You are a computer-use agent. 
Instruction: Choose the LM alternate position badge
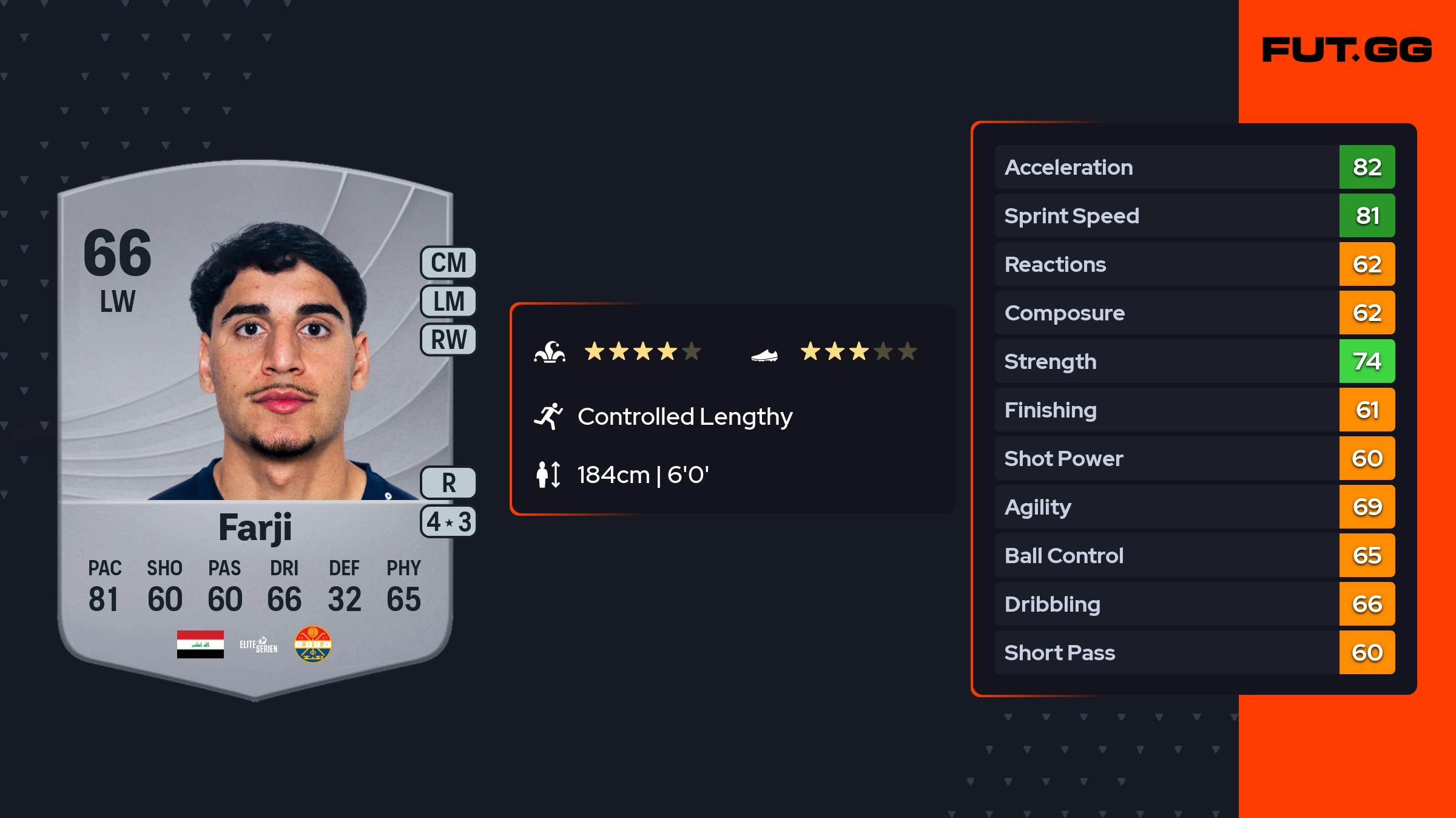click(448, 302)
